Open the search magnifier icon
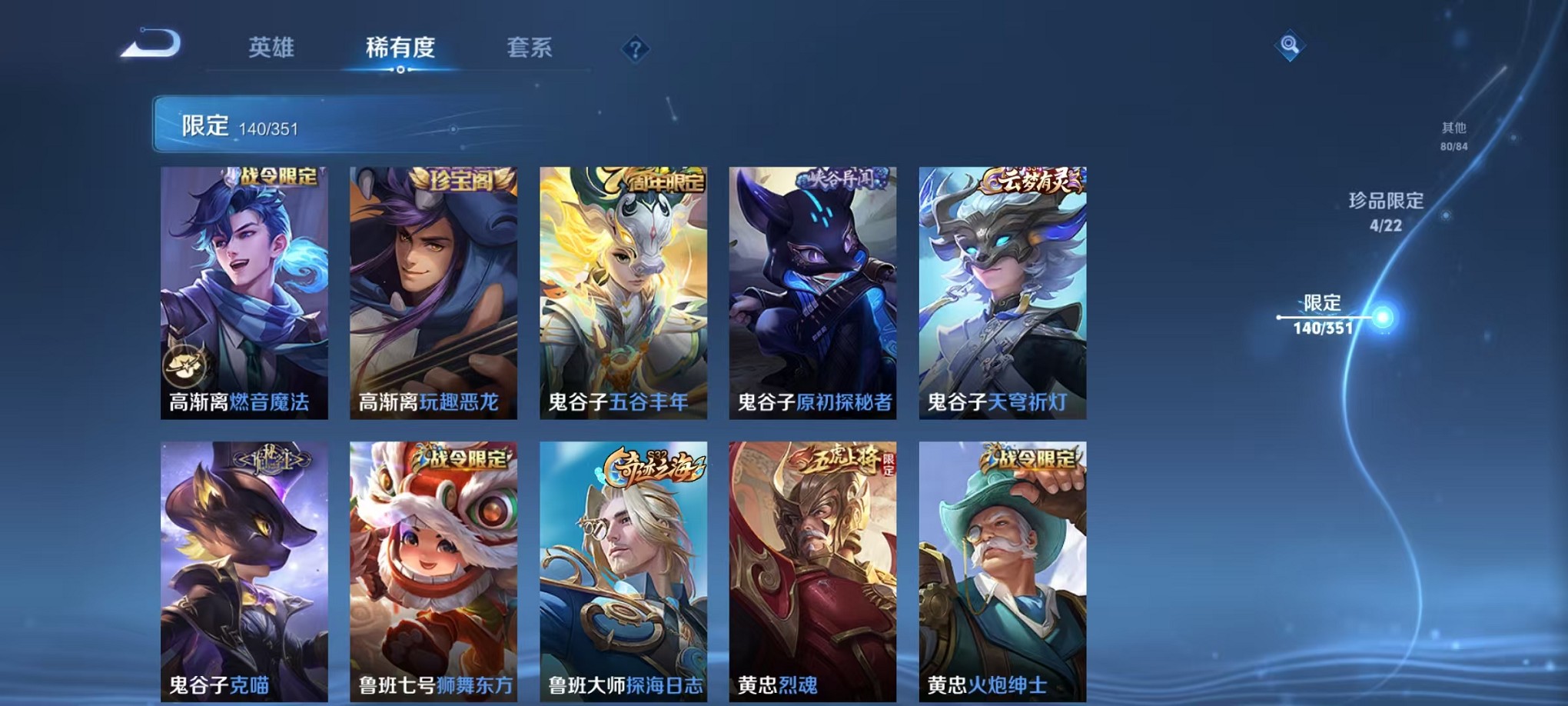The image size is (1568, 706). 1291,45
